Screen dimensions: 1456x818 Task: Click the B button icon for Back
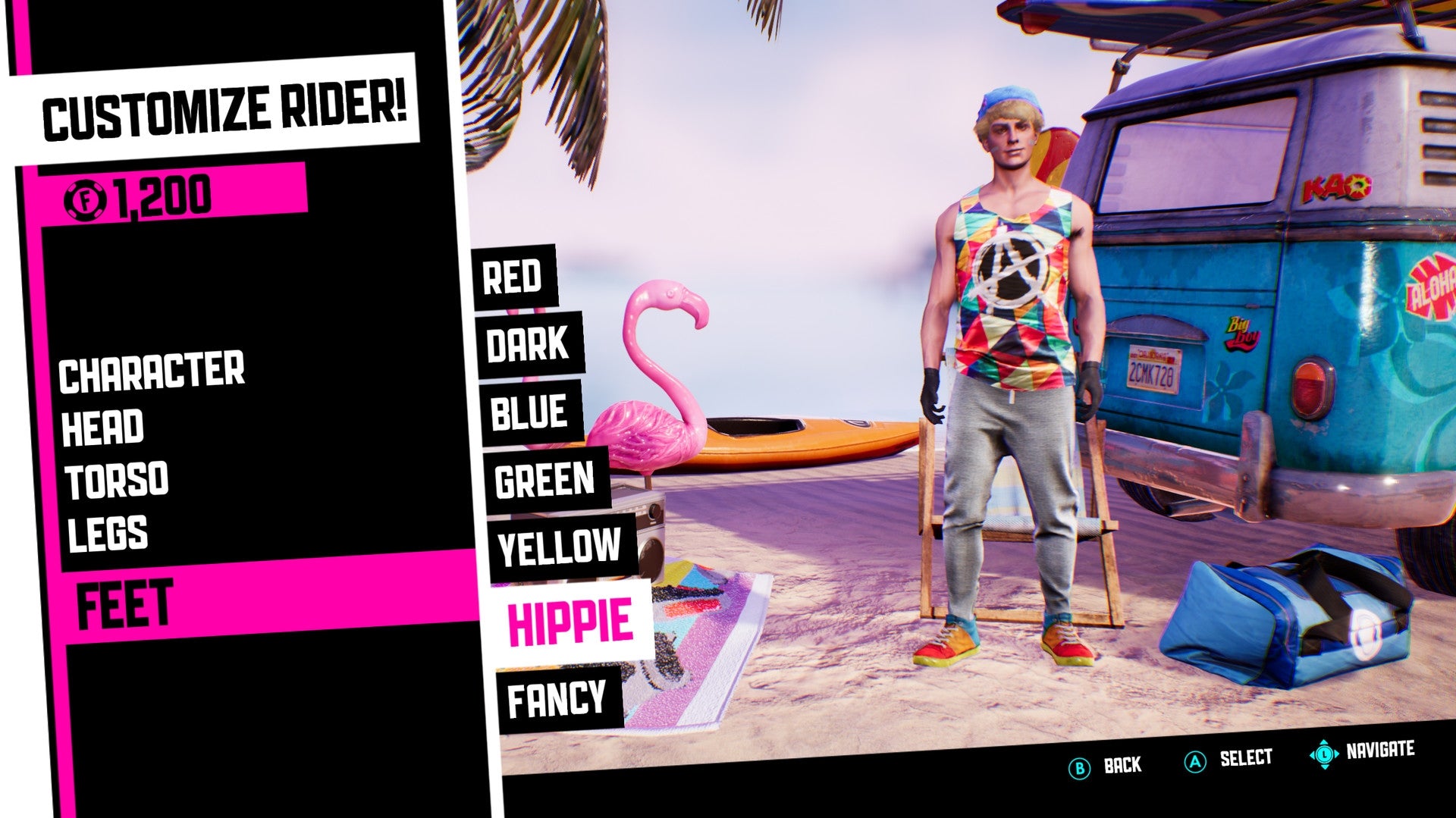1079,766
